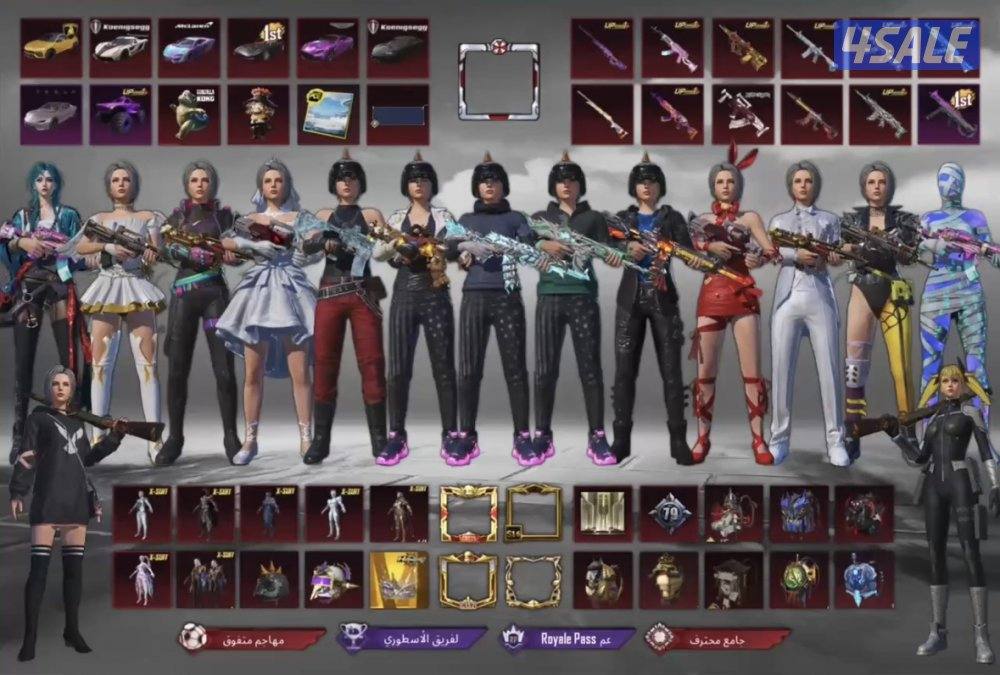Choose the gold-highlighted mask item tile

[x=398, y=579]
